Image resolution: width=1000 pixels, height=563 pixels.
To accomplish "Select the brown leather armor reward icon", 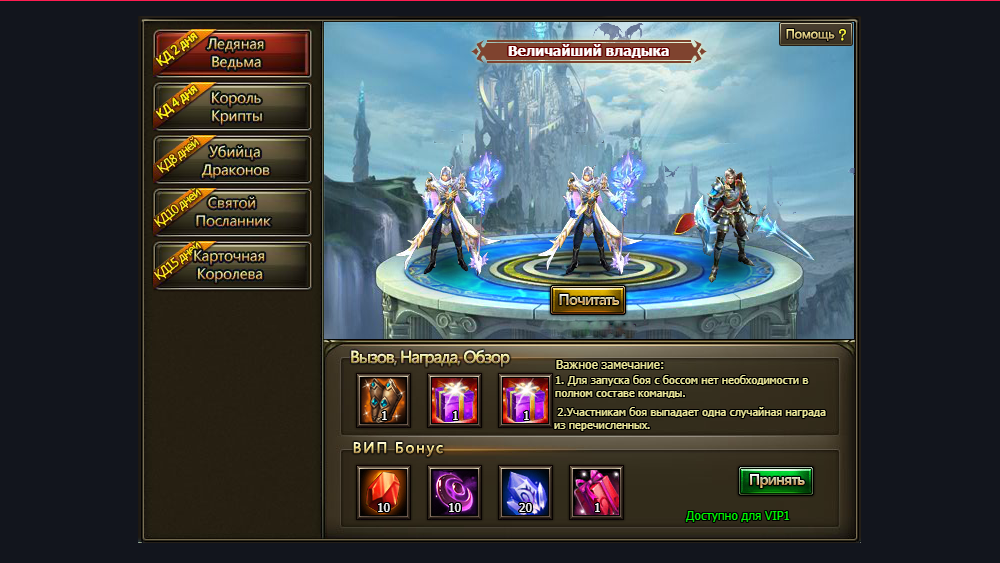I will pos(383,401).
